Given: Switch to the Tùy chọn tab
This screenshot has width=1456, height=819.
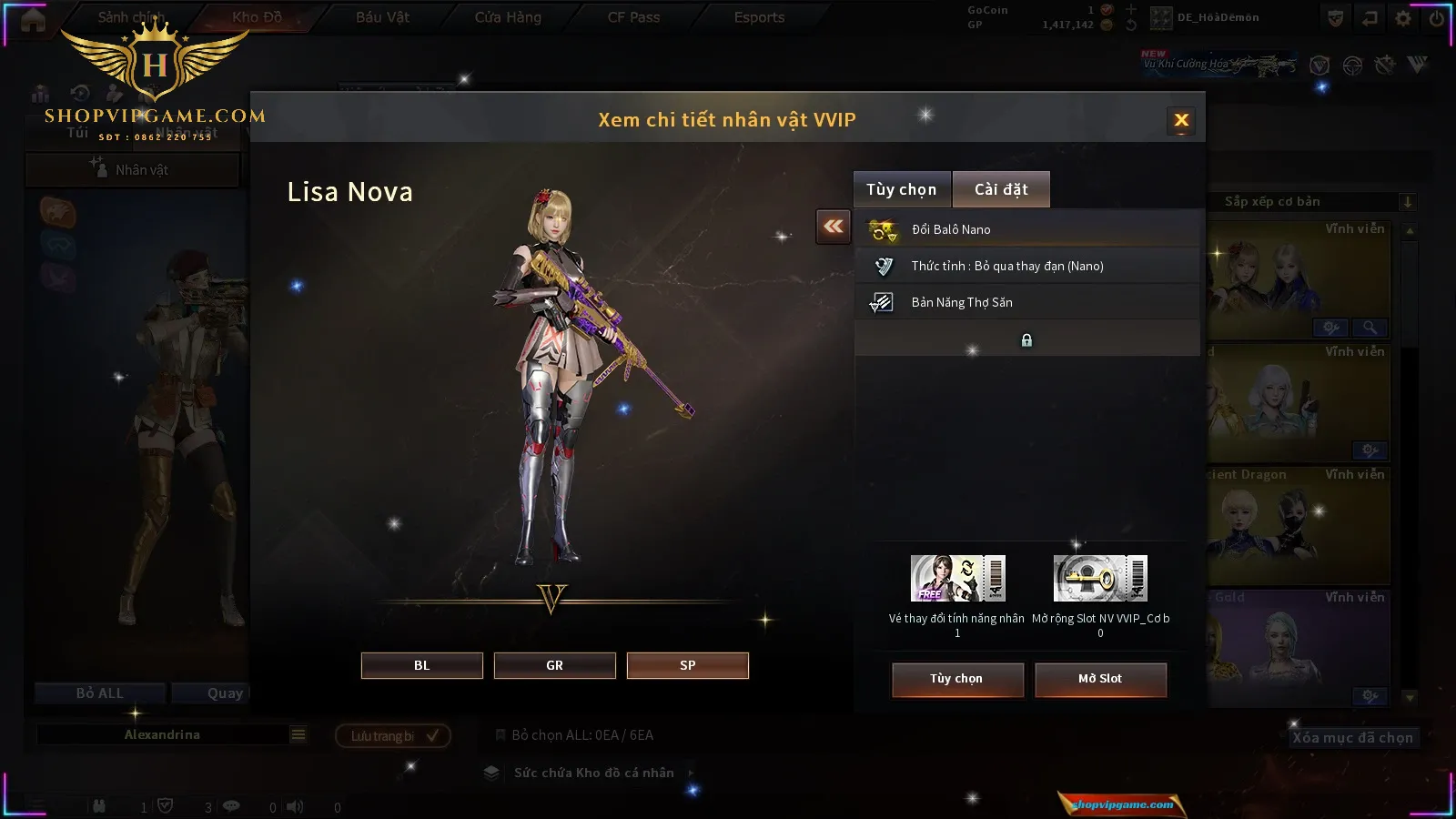Looking at the screenshot, I should [901, 189].
